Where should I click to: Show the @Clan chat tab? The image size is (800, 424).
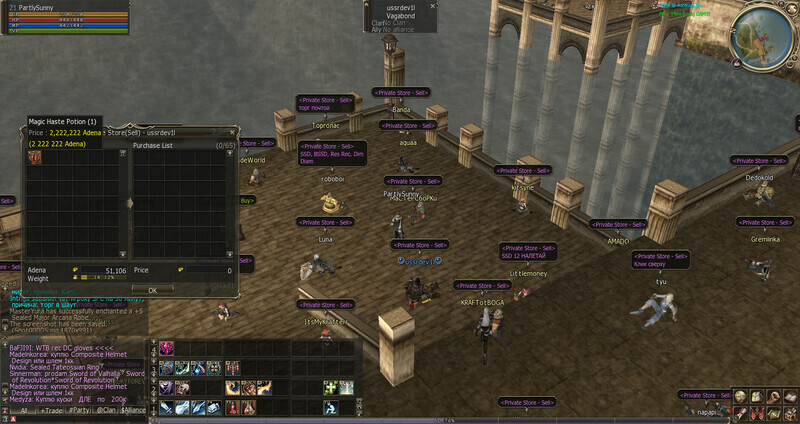[106, 410]
